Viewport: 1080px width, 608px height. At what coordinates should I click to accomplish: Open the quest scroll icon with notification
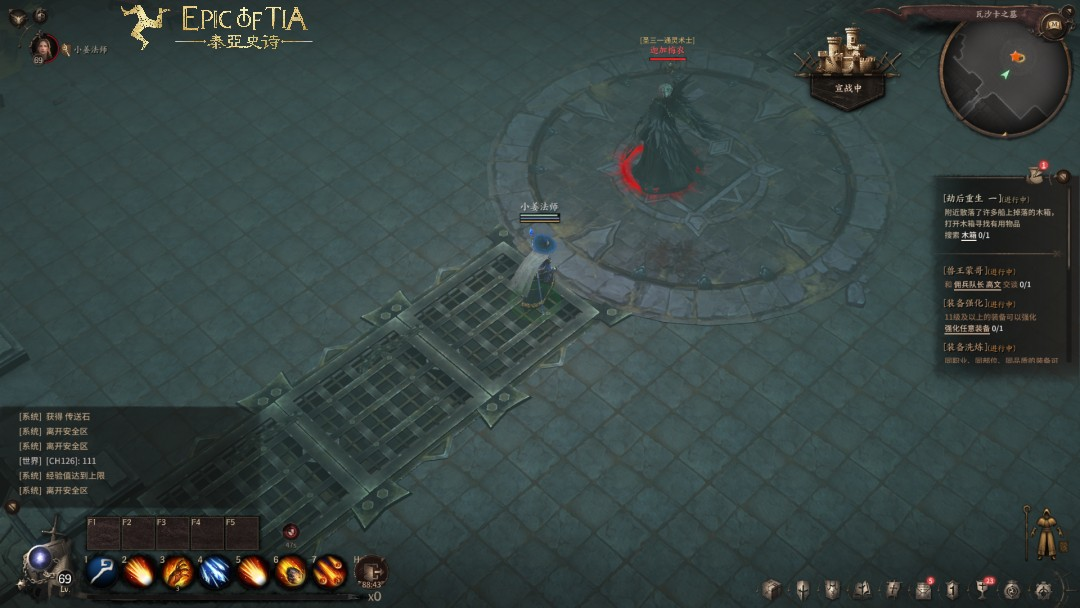point(1036,174)
